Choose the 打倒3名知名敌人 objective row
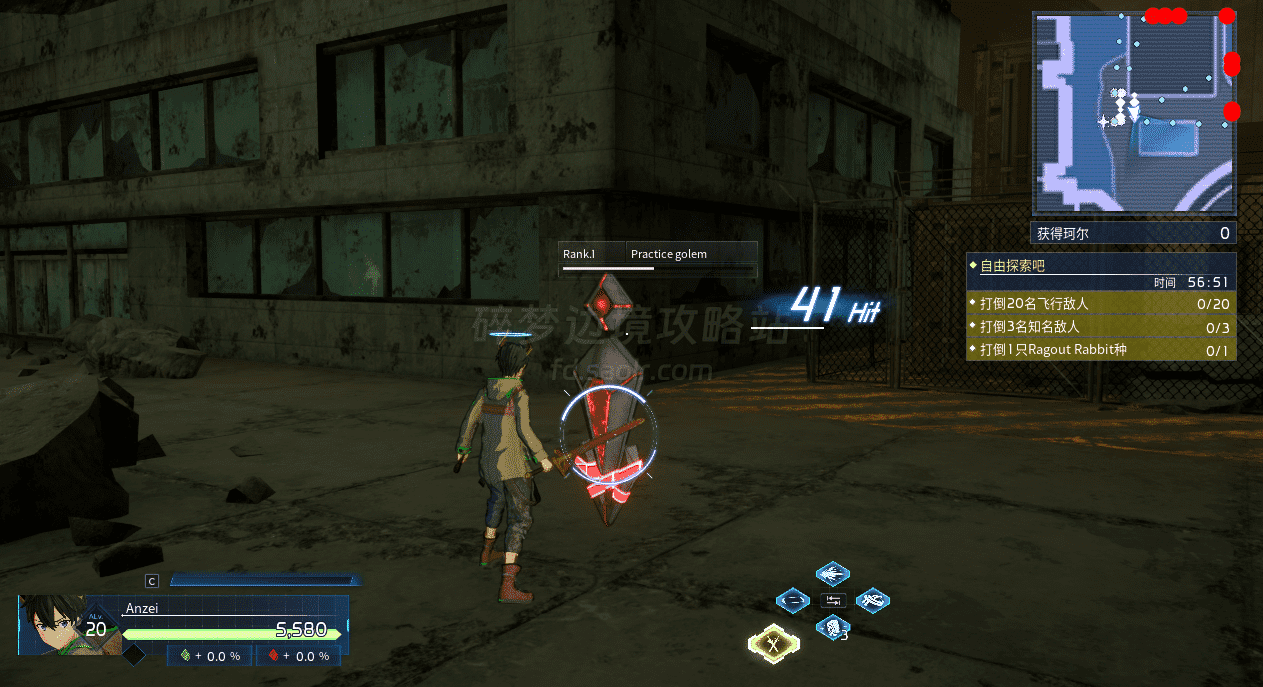Viewport: 1263px width, 687px height. pos(1101,327)
